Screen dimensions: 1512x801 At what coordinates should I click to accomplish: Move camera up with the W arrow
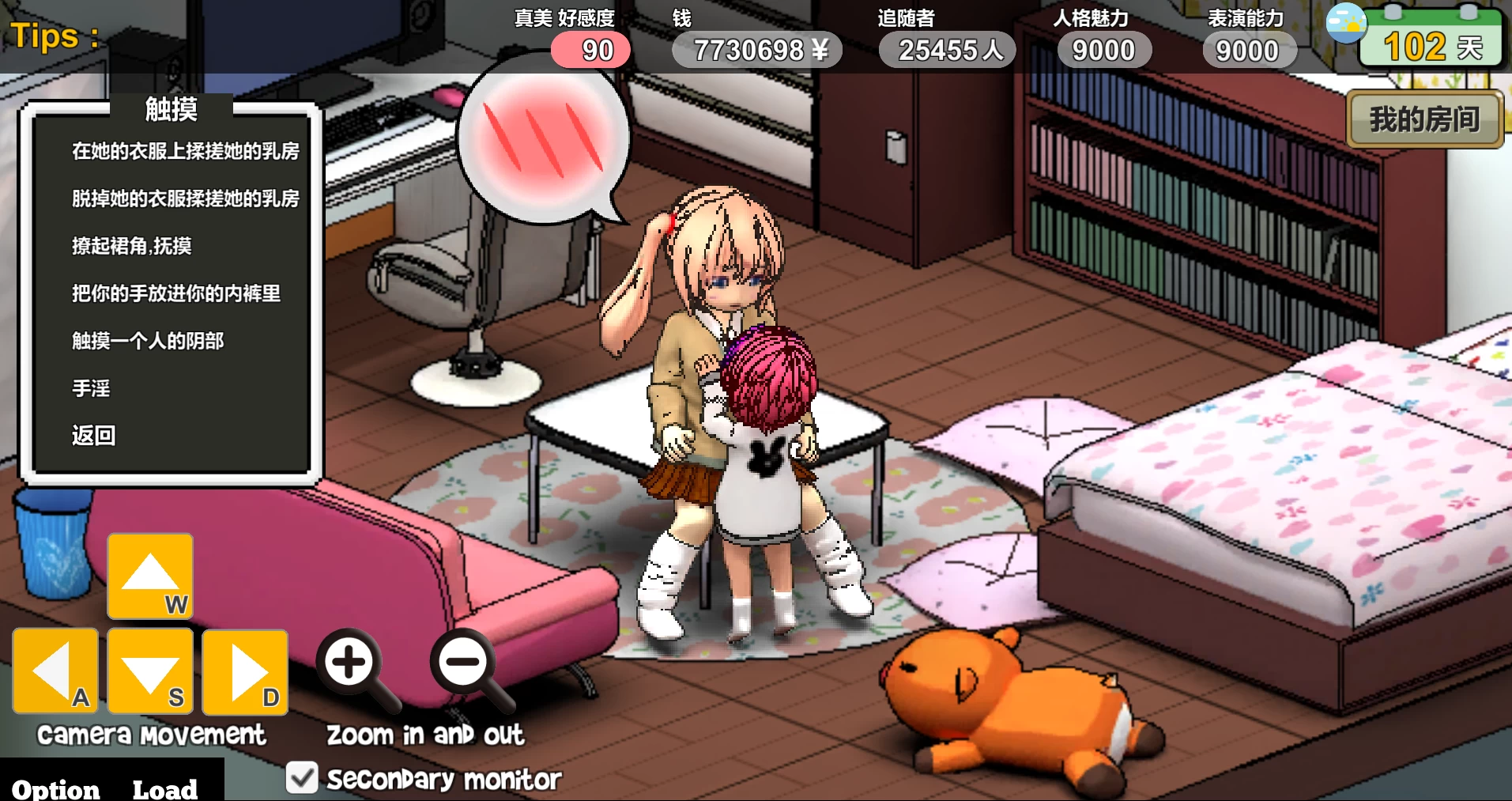tap(150, 576)
